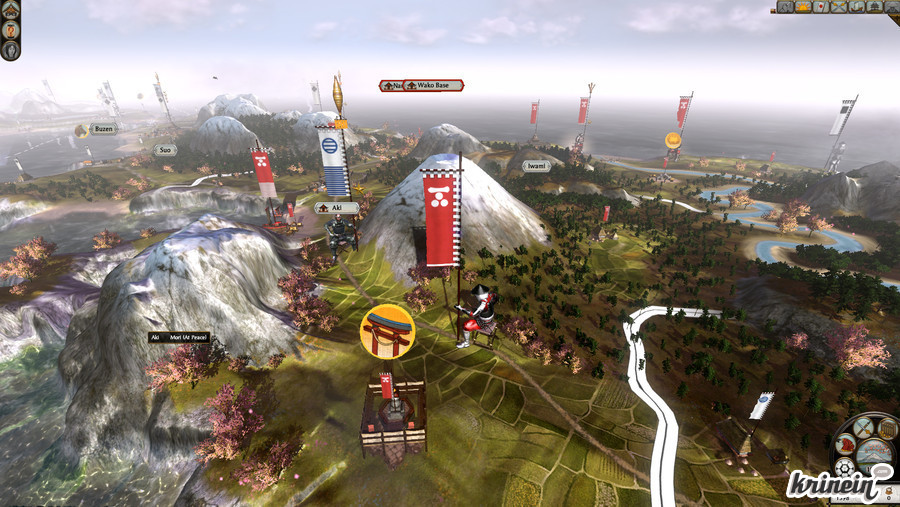Open the finances panel with coins icon

[887, 429]
